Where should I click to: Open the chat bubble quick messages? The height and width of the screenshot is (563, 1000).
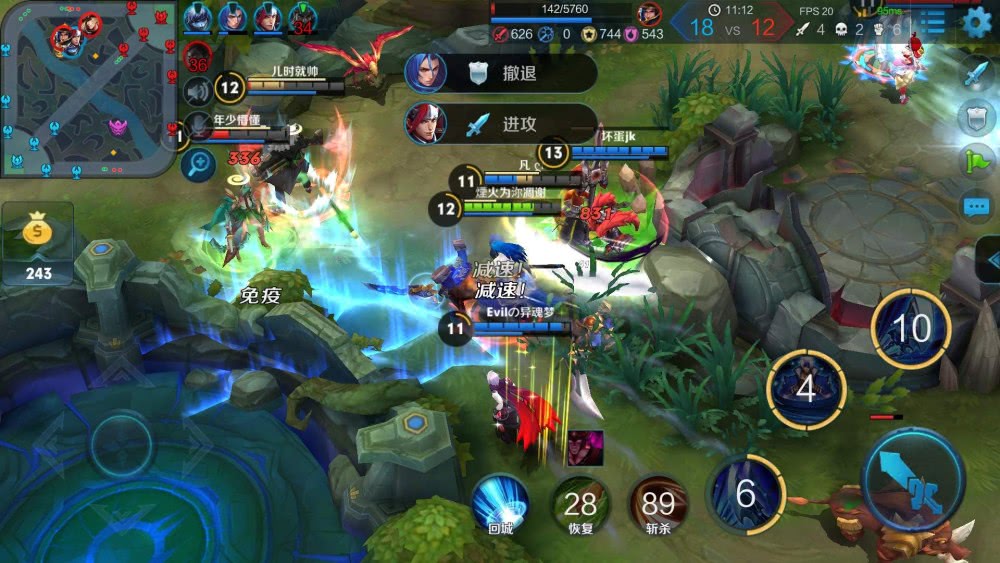(976, 207)
